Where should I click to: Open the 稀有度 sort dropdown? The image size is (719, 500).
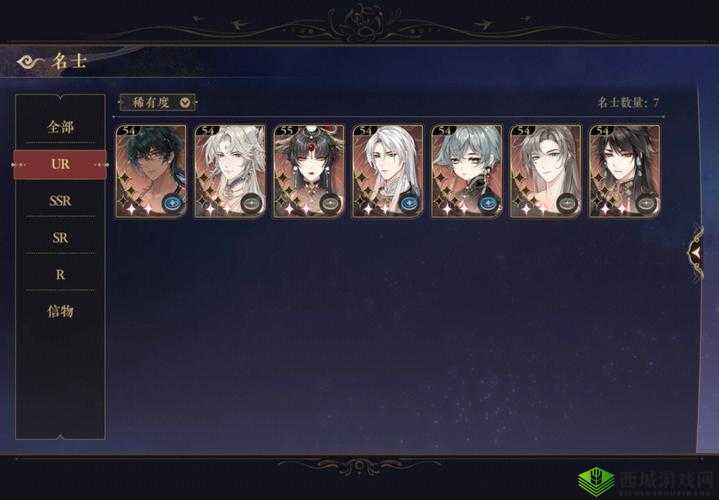pos(158,102)
